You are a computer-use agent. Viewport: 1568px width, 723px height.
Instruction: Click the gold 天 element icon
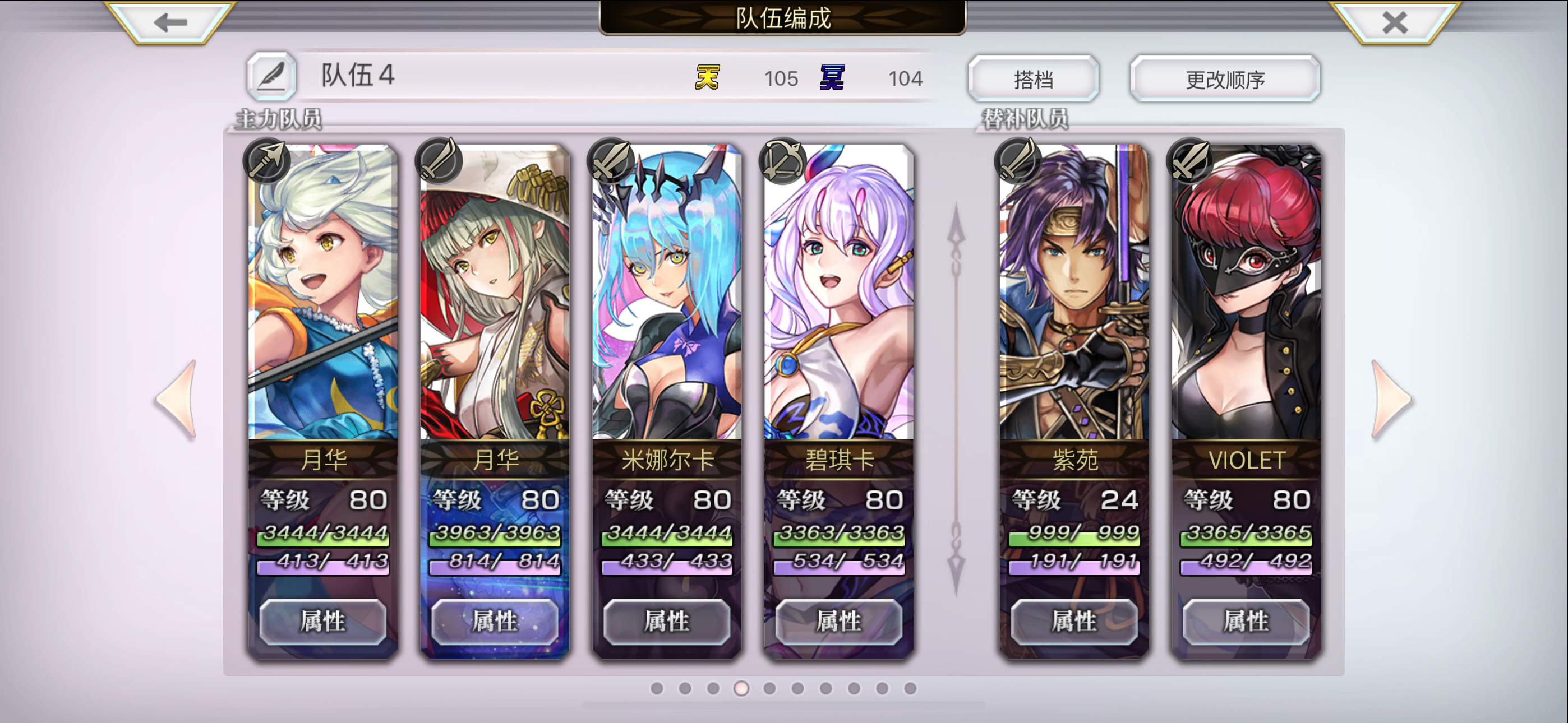click(707, 78)
